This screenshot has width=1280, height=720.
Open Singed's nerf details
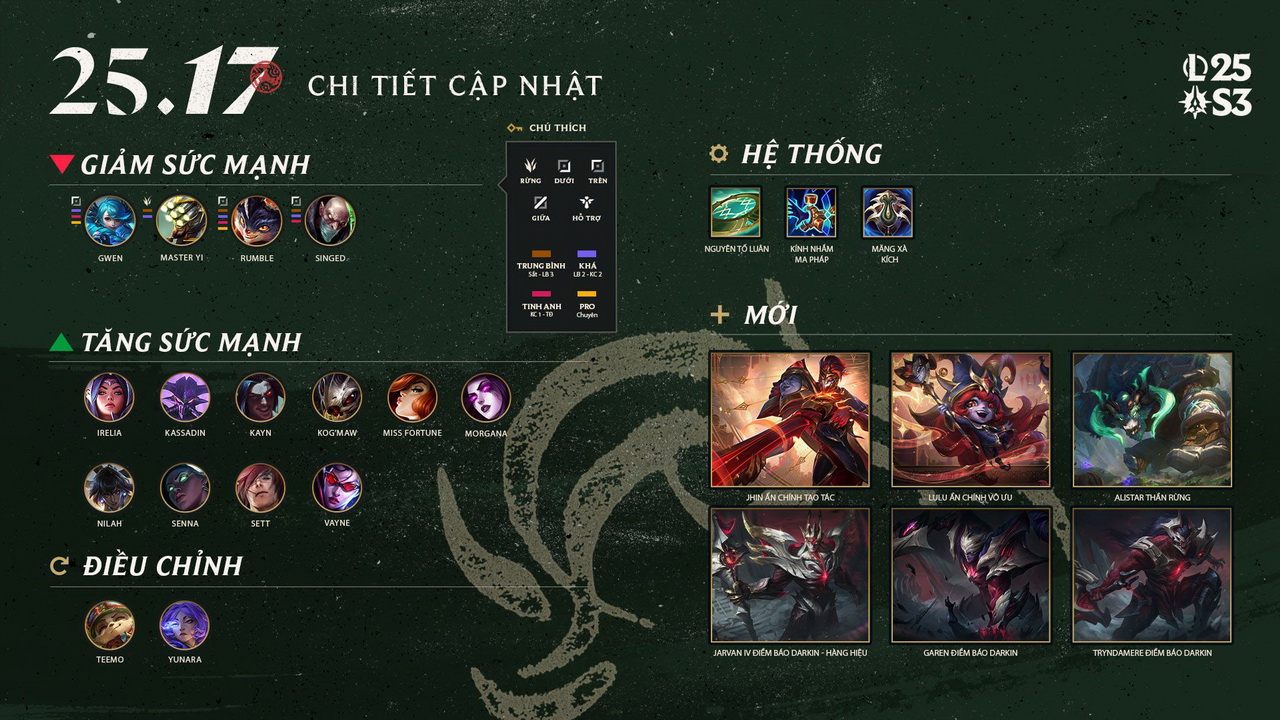tap(330, 221)
